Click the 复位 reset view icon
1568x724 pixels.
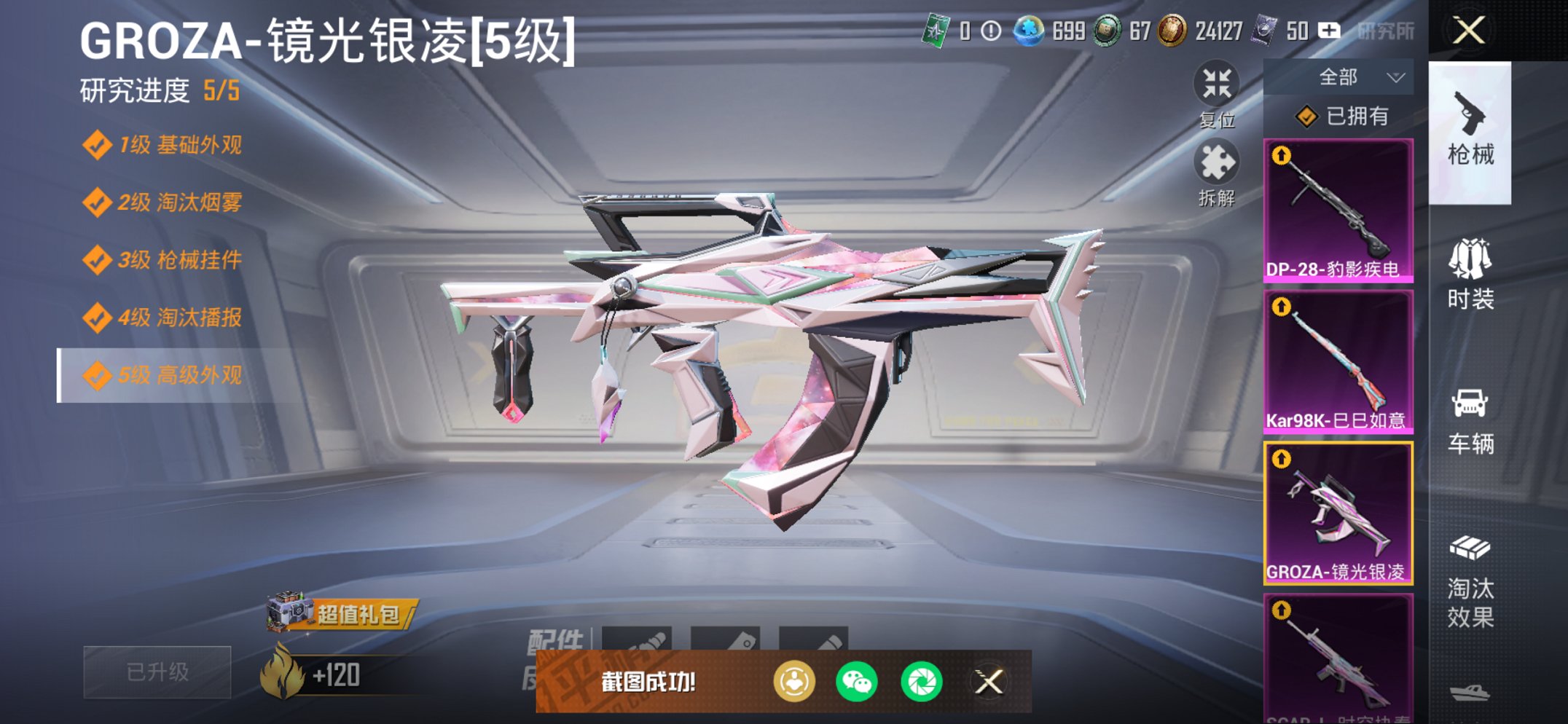[1218, 85]
